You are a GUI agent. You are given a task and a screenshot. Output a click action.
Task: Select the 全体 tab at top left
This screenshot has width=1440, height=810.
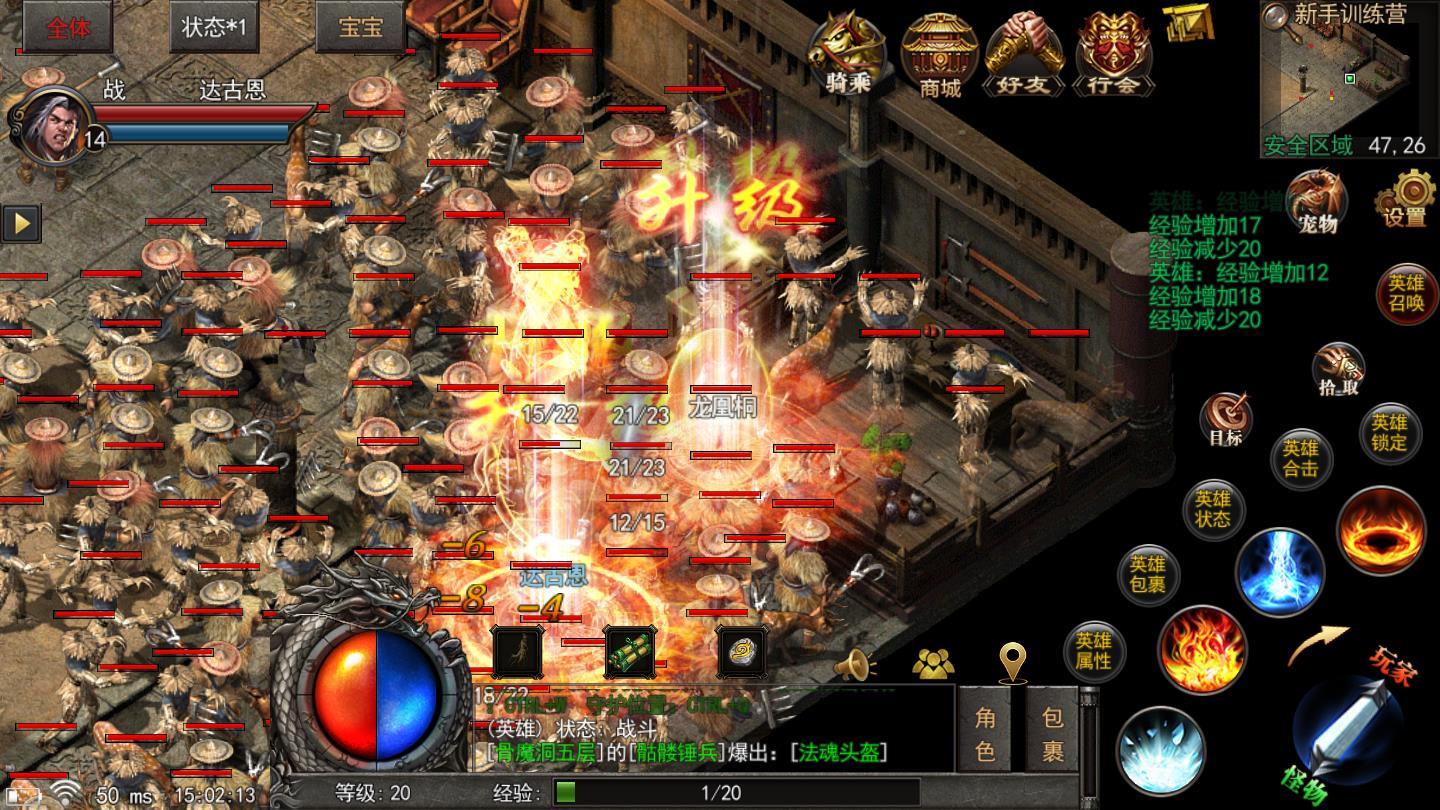click(67, 27)
